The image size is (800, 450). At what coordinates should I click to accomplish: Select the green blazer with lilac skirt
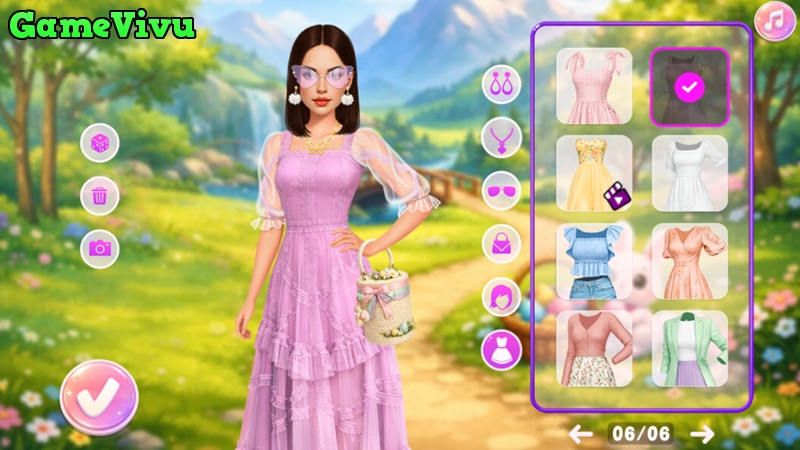tap(689, 348)
